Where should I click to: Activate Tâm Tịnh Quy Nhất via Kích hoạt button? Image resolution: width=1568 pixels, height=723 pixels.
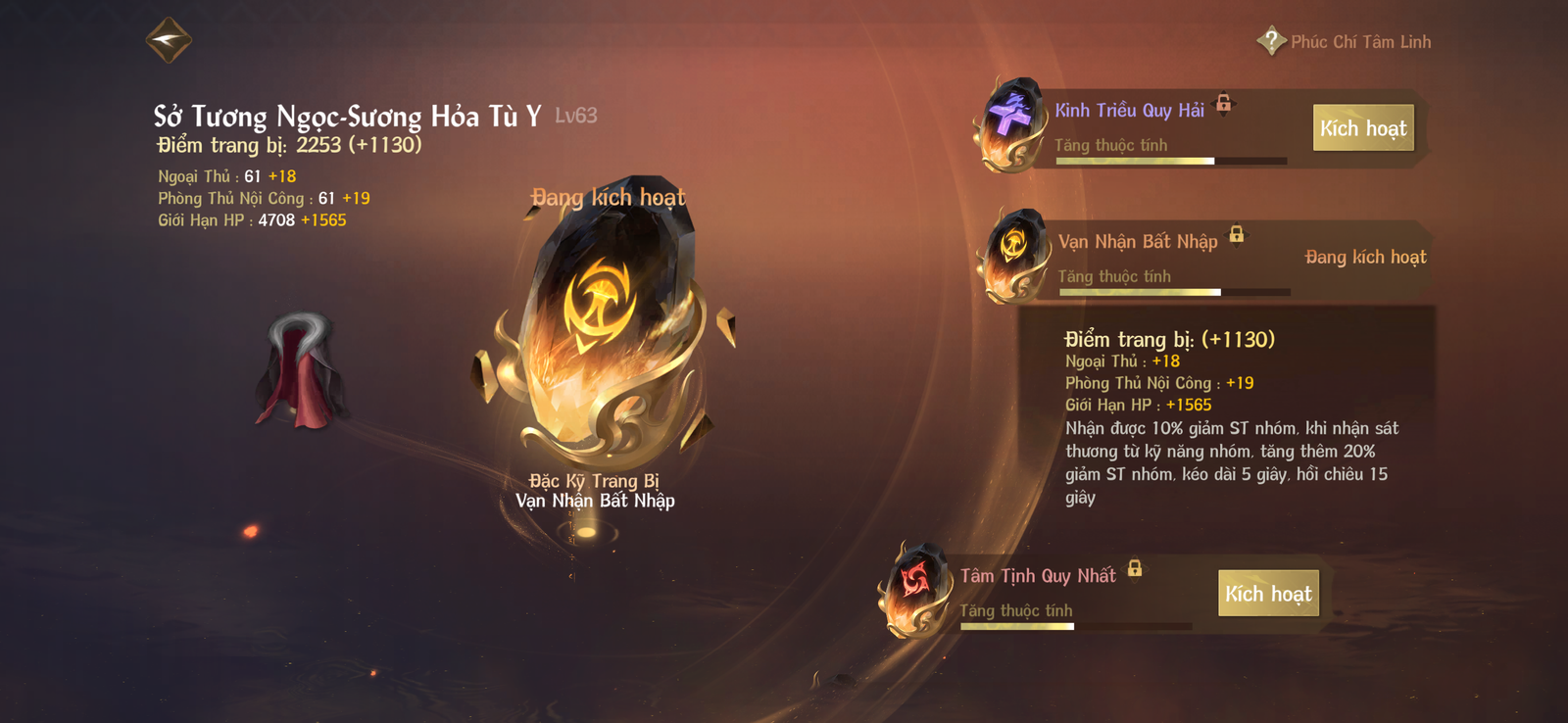1268,594
